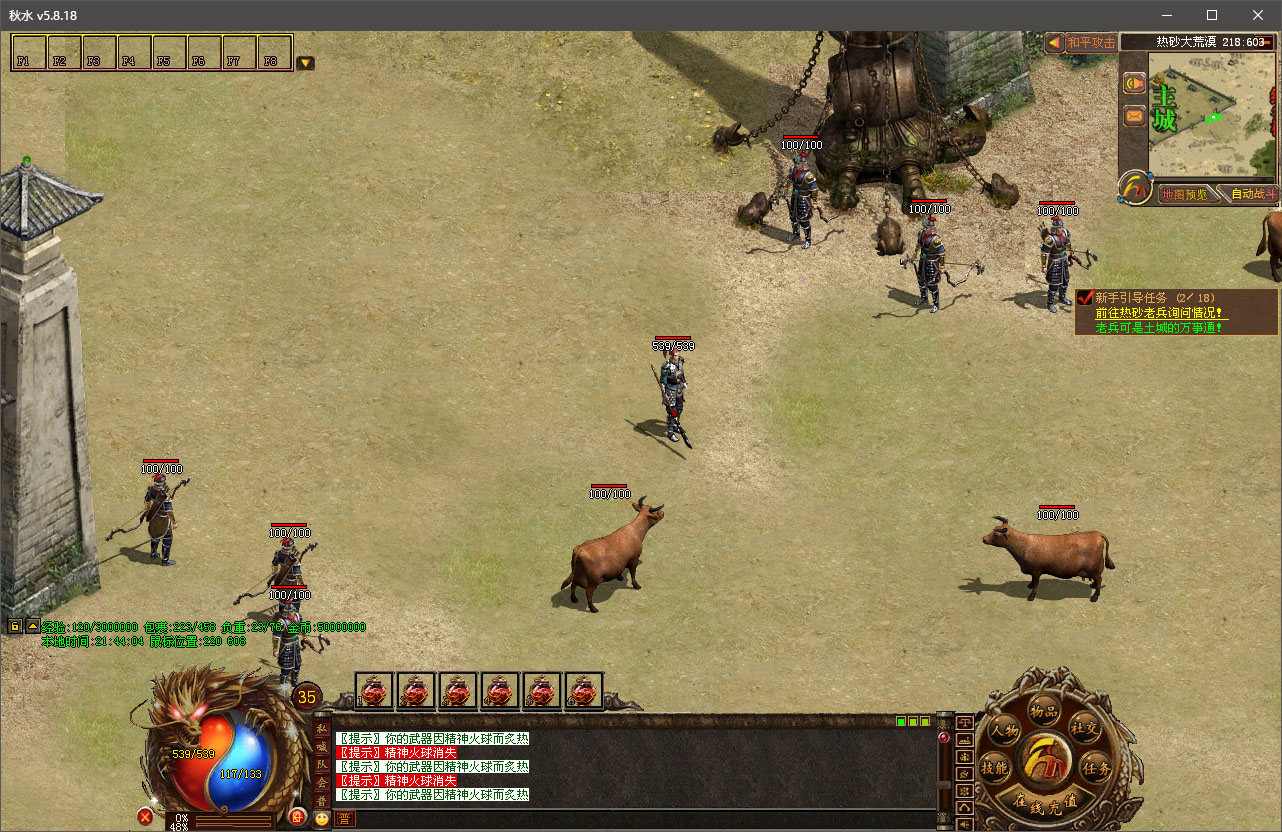Image resolution: width=1282 pixels, height=832 pixels.
Task: Open 地图预览 map preview
Action: [1184, 194]
